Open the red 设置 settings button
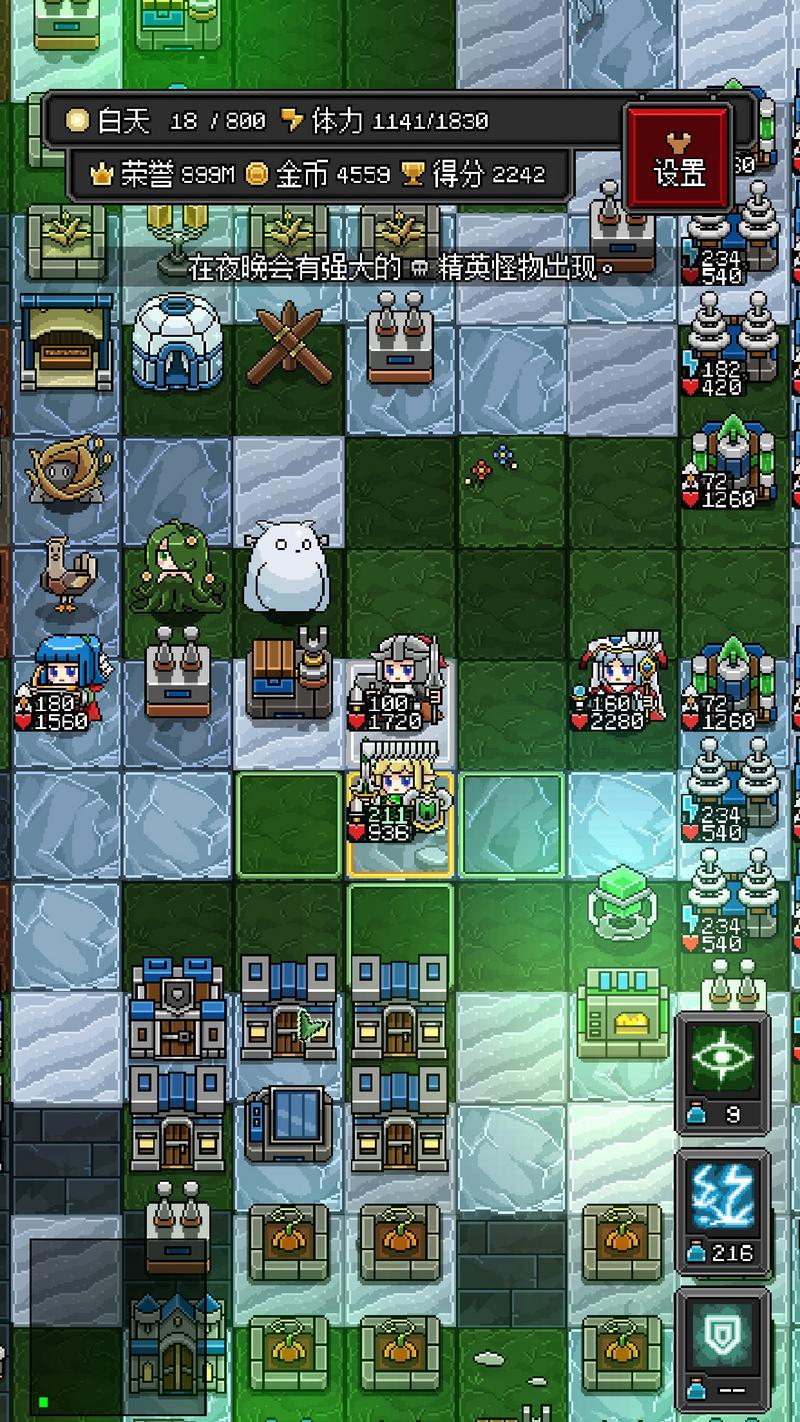 pos(679,159)
